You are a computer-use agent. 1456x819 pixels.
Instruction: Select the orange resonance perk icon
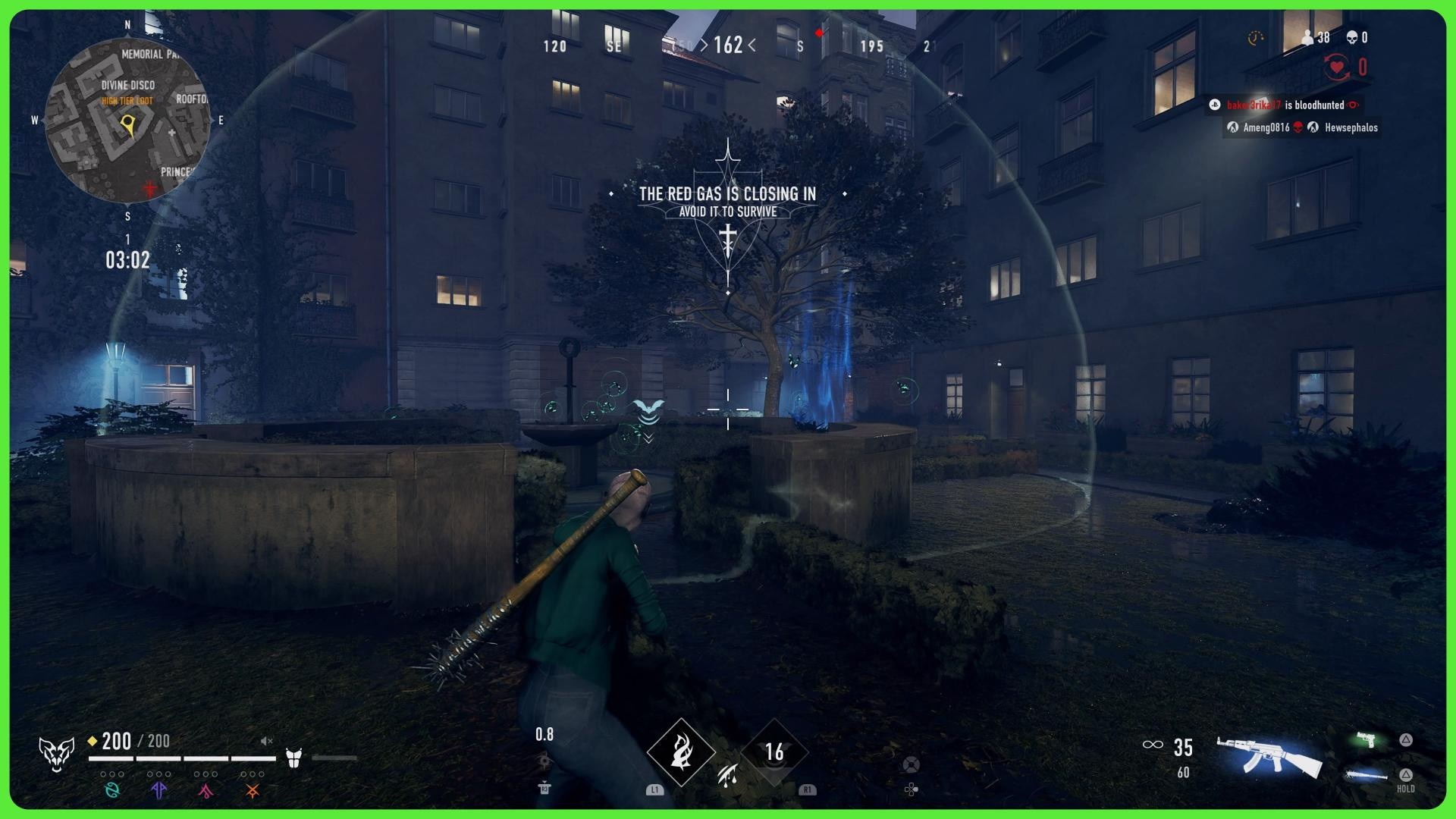click(253, 791)
